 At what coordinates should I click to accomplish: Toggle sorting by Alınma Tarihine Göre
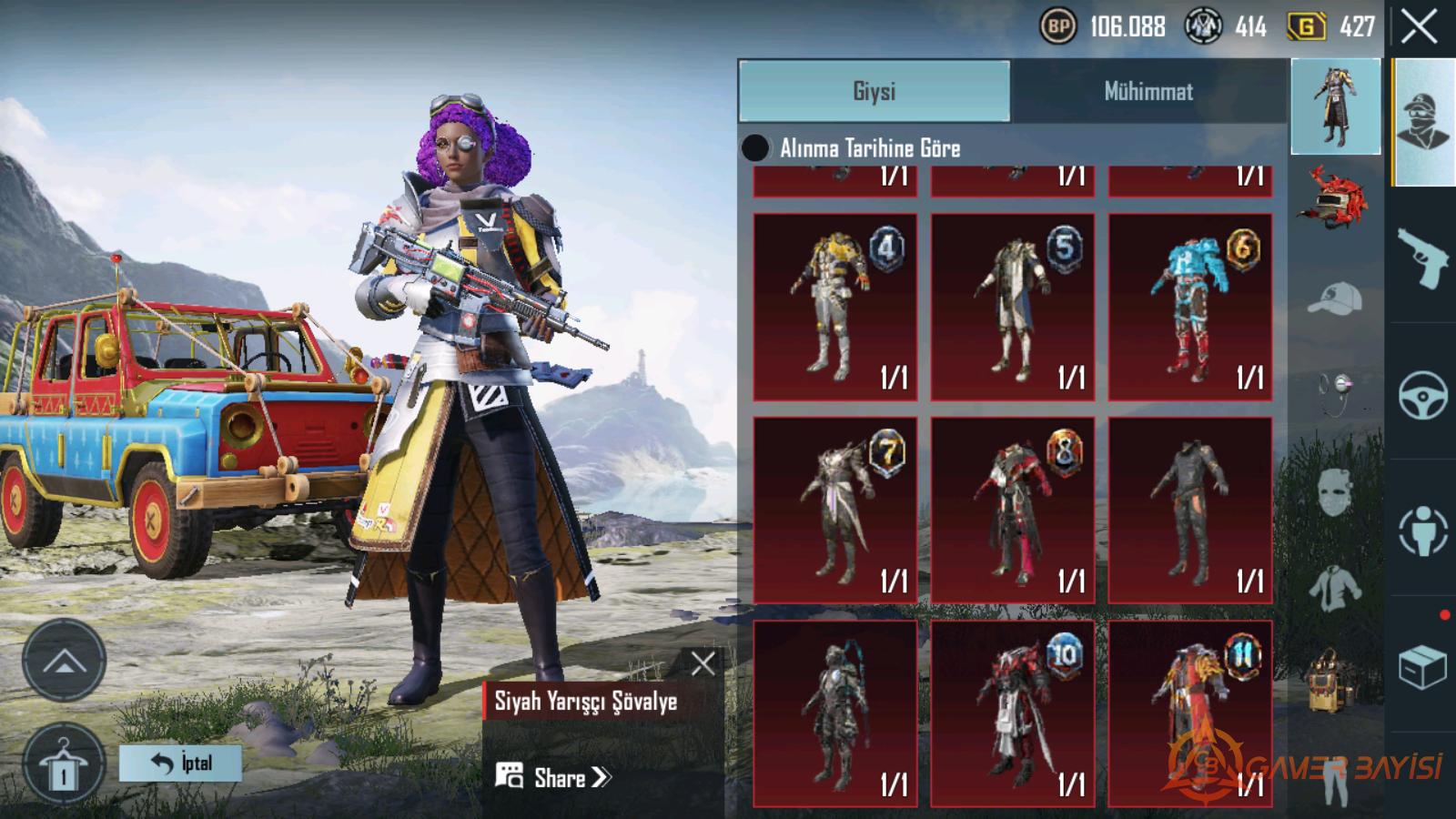pyautogui.click(x=755, y=148)
